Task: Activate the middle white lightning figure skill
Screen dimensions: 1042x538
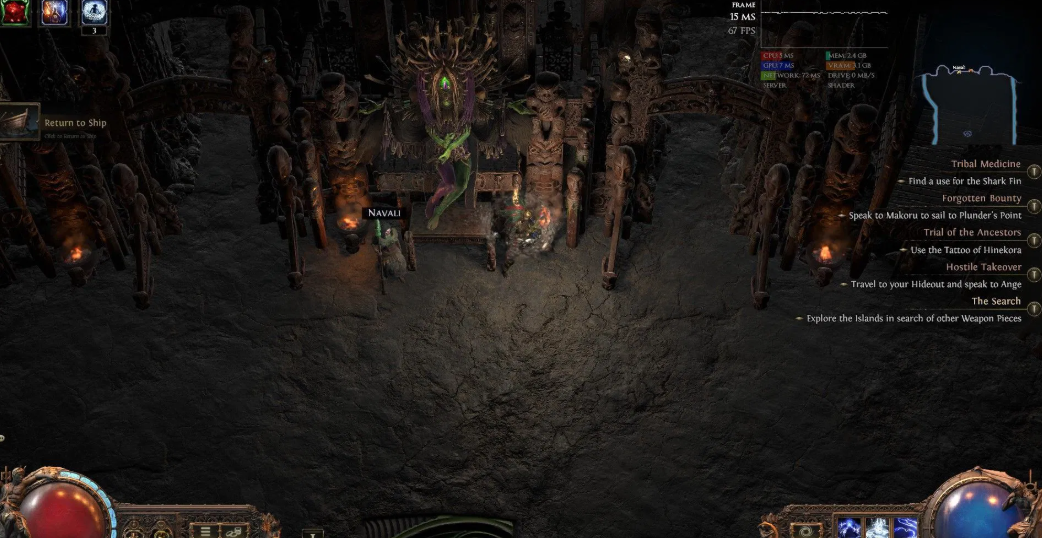Action: pyautogui.click(x=877, y=528)
